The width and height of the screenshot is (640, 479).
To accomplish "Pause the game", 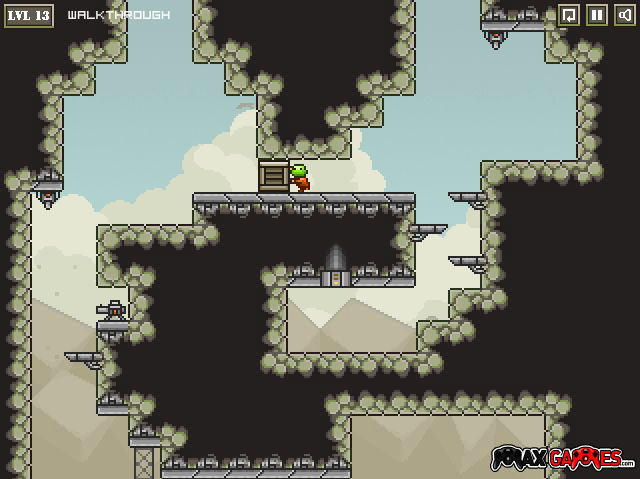I will (x=596, y=15).
